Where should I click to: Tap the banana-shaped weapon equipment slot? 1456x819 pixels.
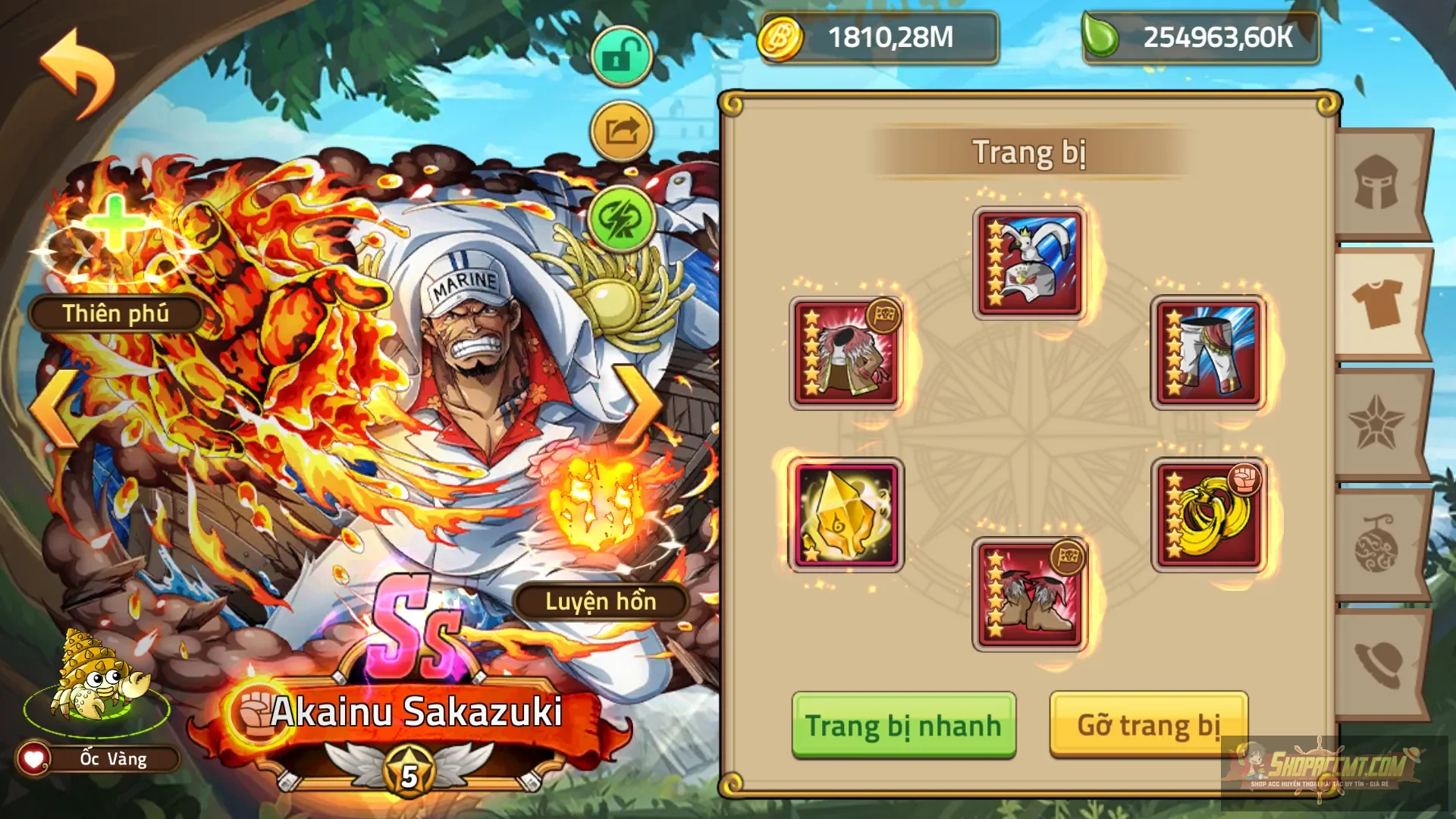pyautogui.click(x=1209, y=514)
